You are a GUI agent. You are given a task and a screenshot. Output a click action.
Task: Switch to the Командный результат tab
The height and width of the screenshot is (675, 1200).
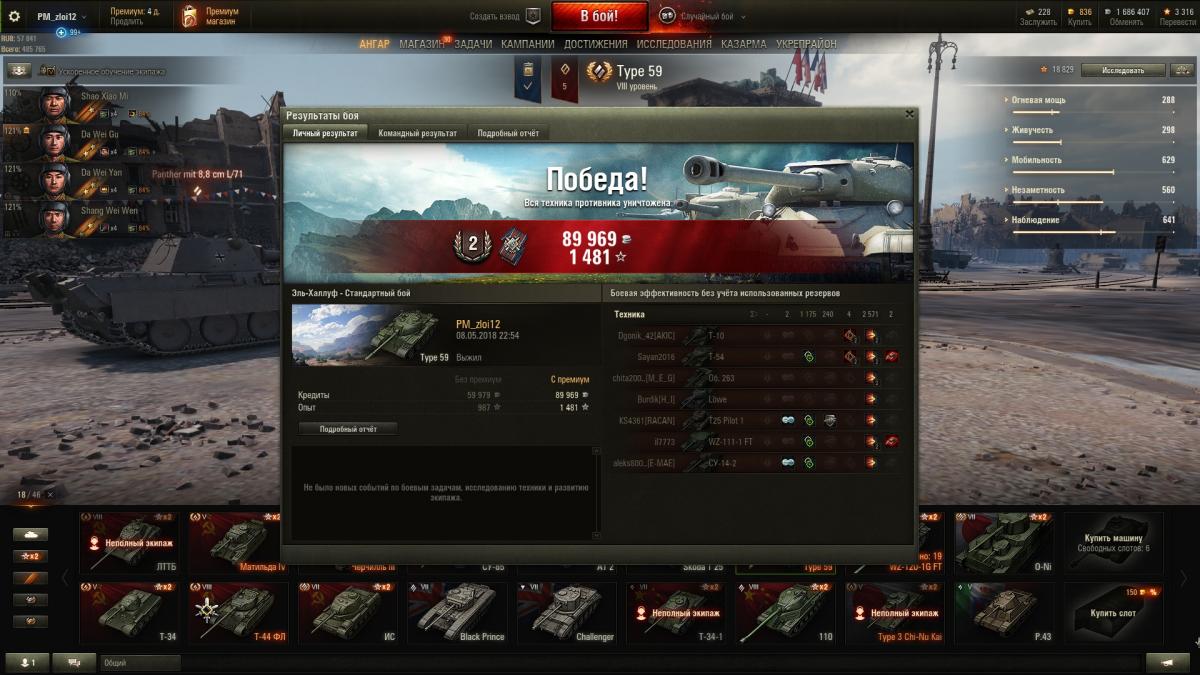pos(417,133)
